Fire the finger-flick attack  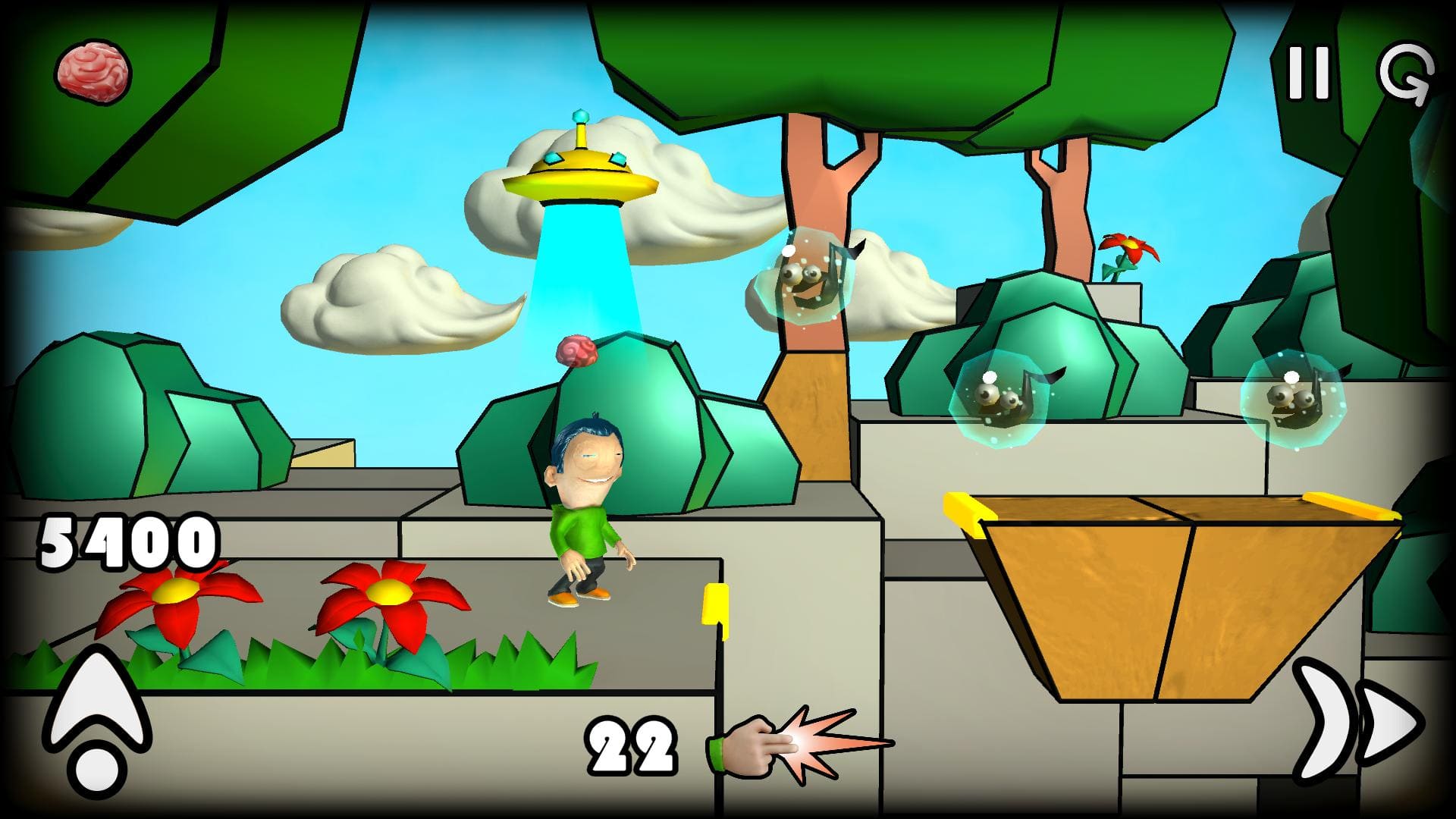point(796,743)
